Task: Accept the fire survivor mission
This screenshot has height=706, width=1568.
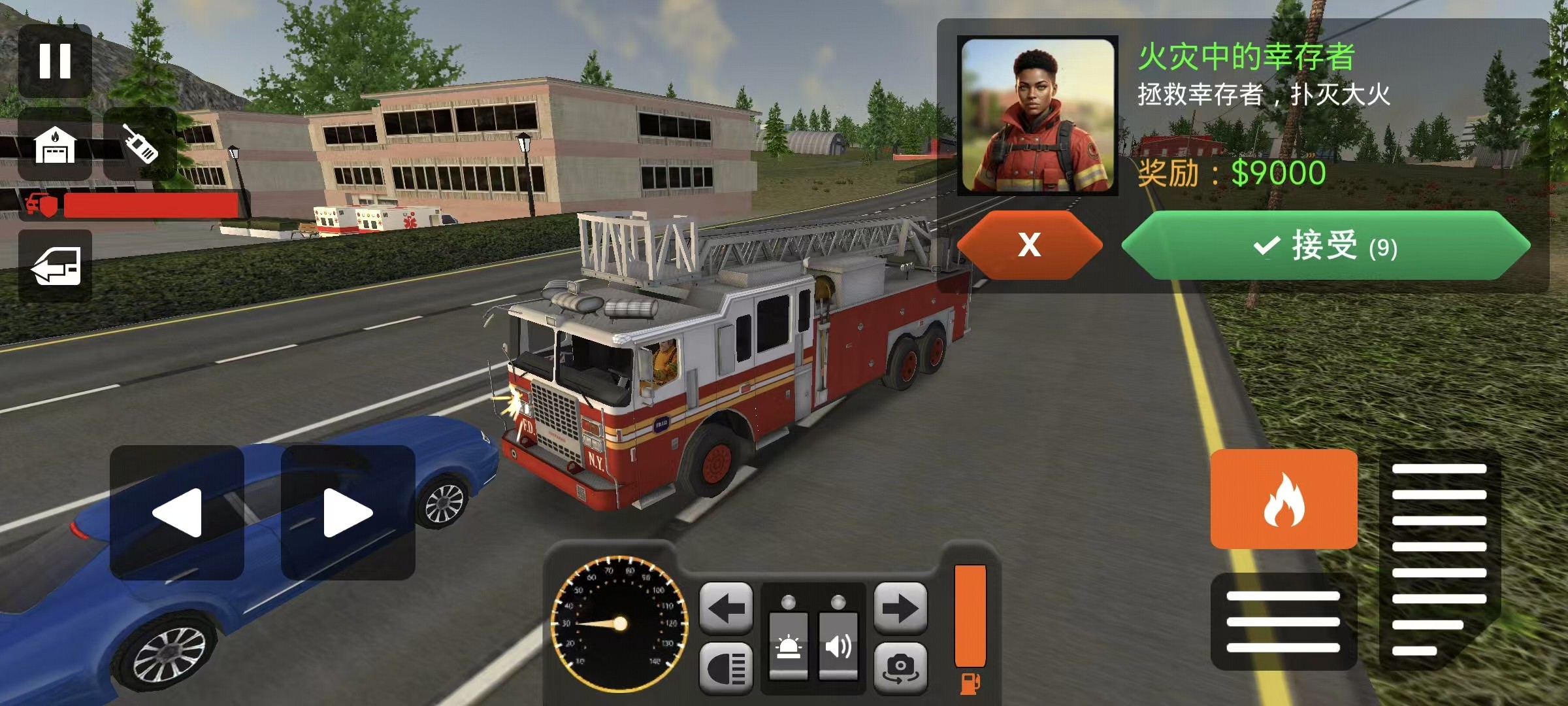Action: pyautogui.click(x=1325, y=246)
